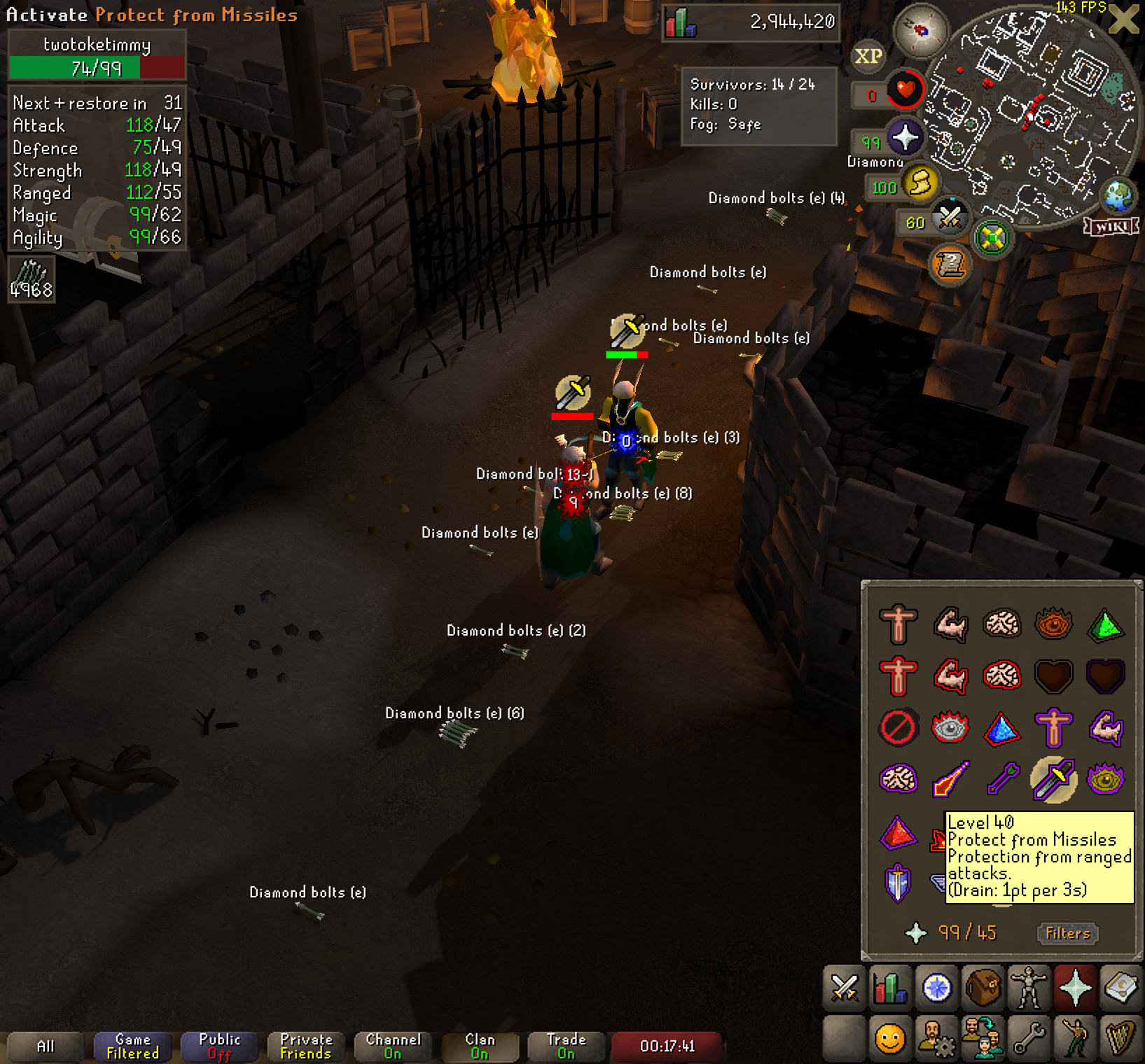The image size is (1145, 1064).
Task: Select the Game Filtered chat tab
Action: point(132,1046)
